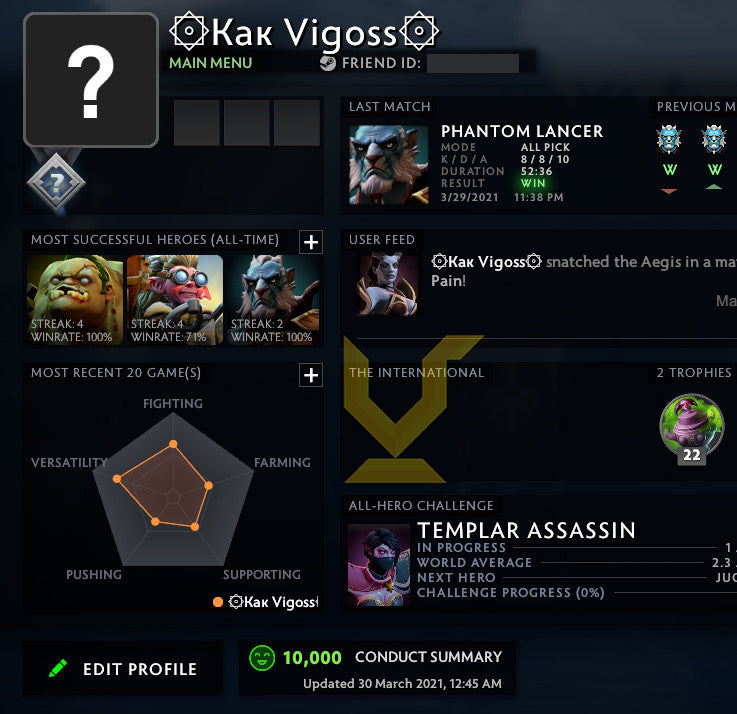Open the Phantom Lancer last match portrait
737x714 pixels.
click(x=389, y=165)
